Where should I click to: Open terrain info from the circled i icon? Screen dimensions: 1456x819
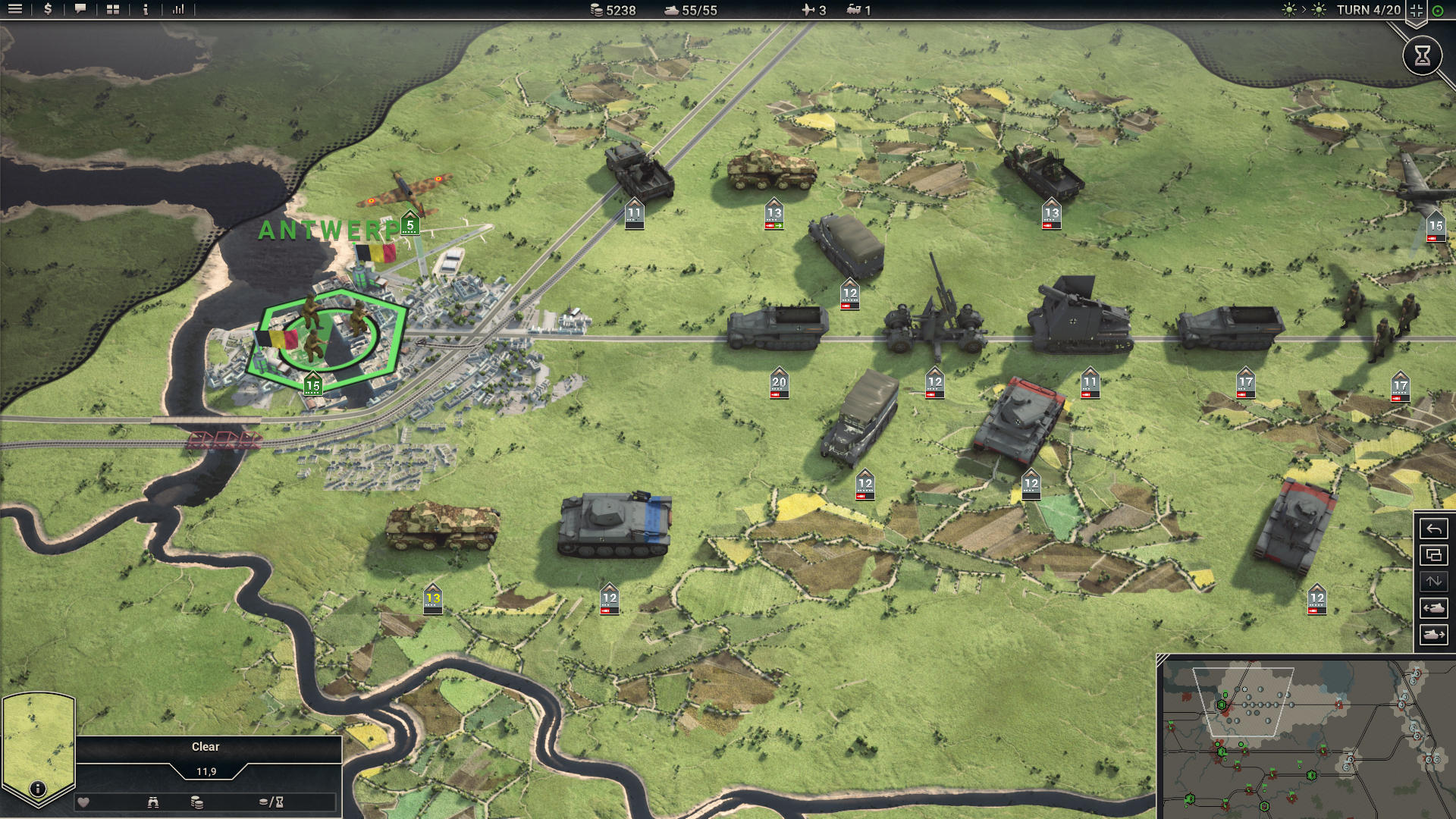[x=37, y=789]
